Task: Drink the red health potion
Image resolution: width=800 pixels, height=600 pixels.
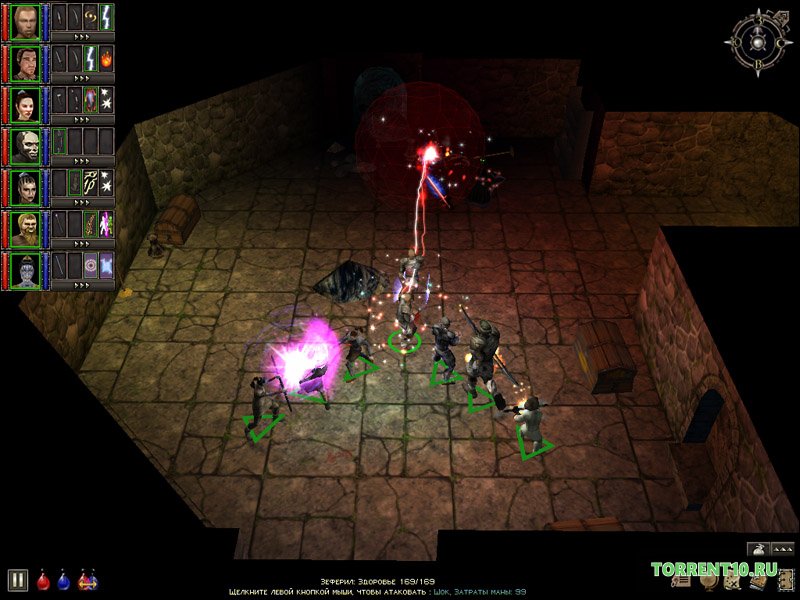Action: [44, 579]
